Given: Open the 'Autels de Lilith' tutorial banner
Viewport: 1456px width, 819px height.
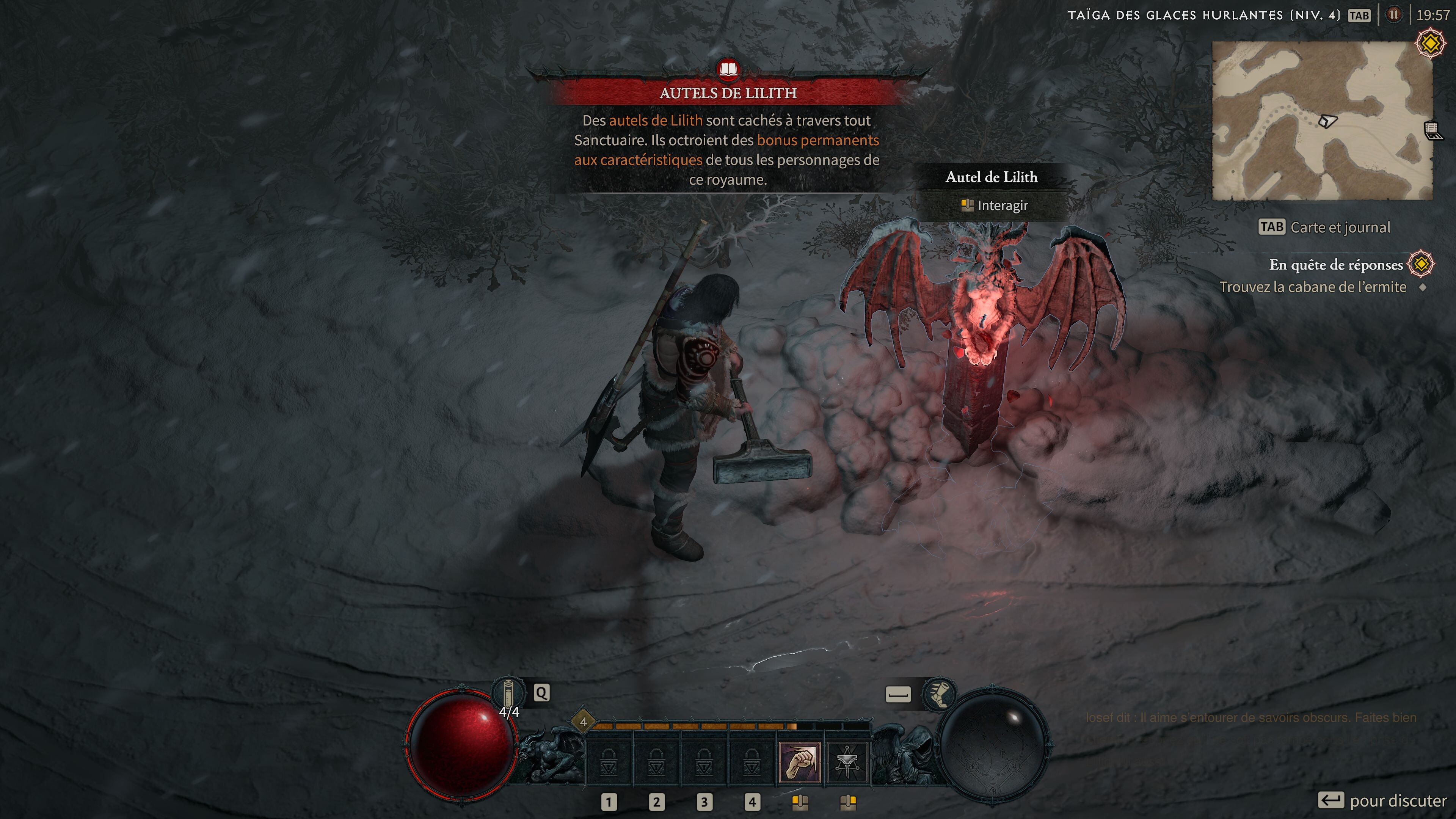Looking at the screenshot, I should 728,93.
